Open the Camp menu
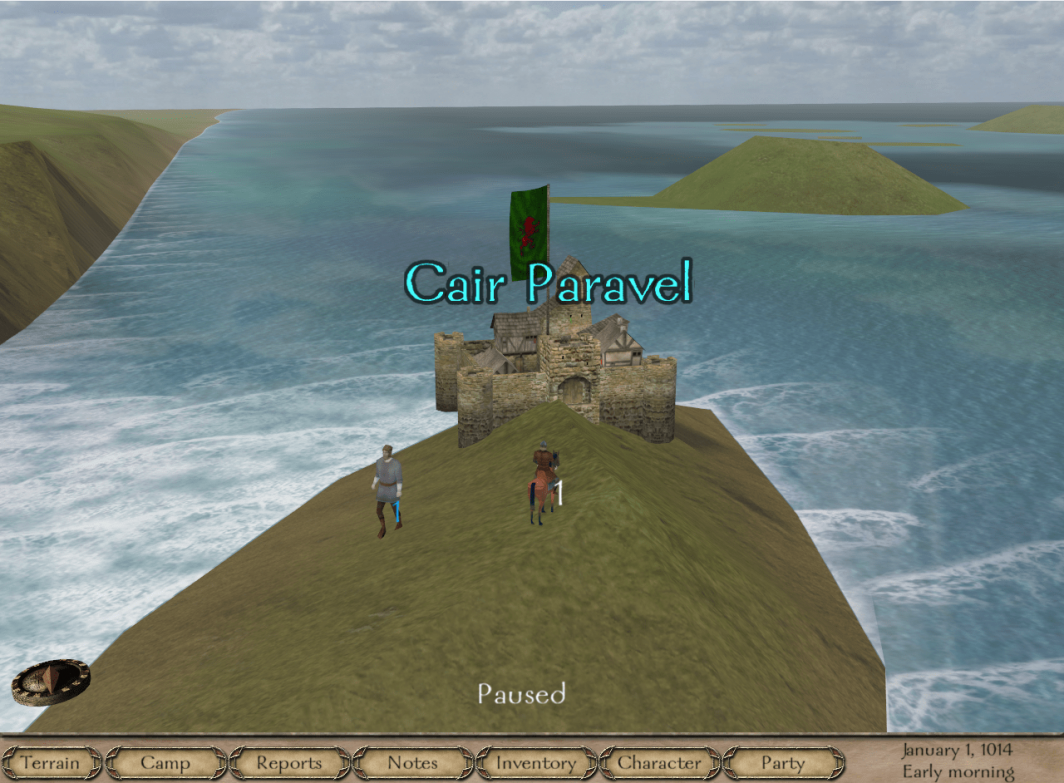The width and height of the screenshot is (1064, 783). pos(165,763)
